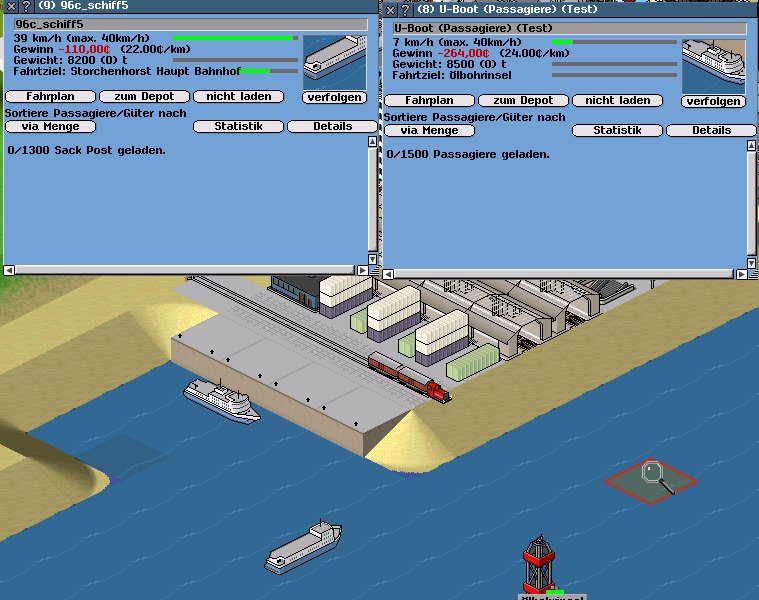This screenshot has height=600, width=759.
Task: Open help for the 96c_schiff5 window
Action: click(x=24, y=6)
